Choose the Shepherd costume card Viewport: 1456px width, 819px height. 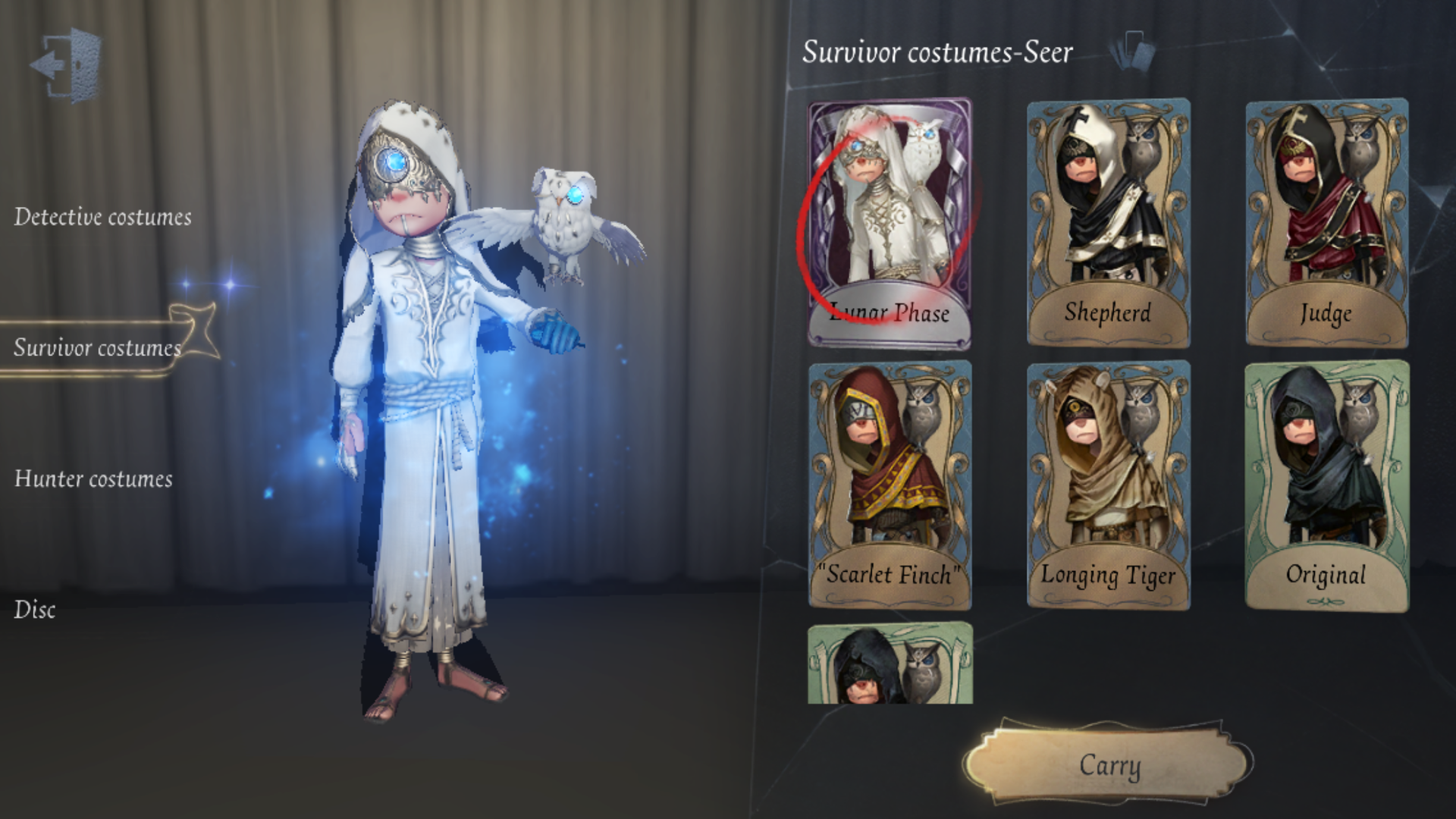point(1108,222)
